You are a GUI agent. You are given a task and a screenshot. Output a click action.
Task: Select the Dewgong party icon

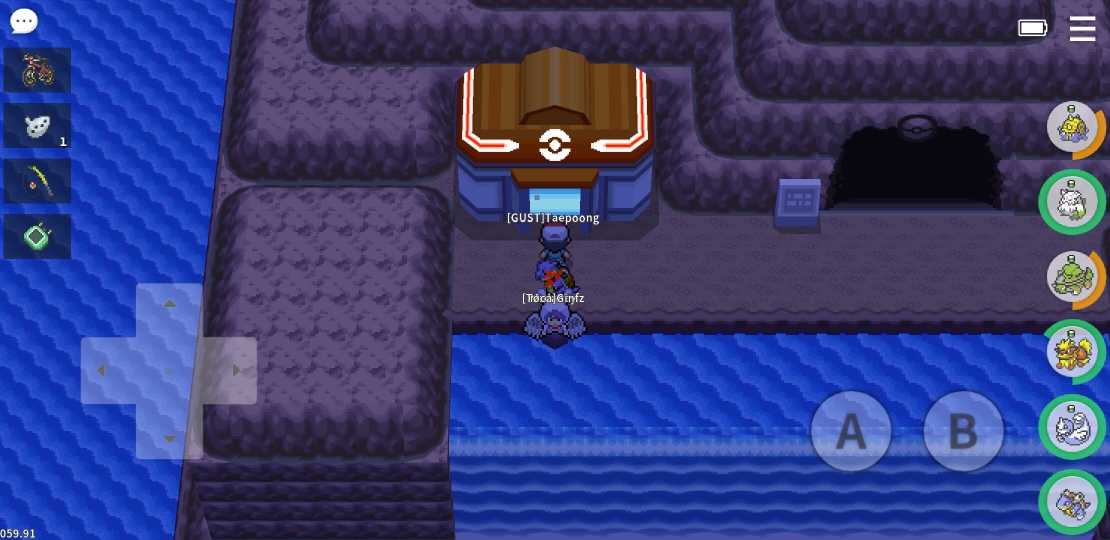(1072, 427)
